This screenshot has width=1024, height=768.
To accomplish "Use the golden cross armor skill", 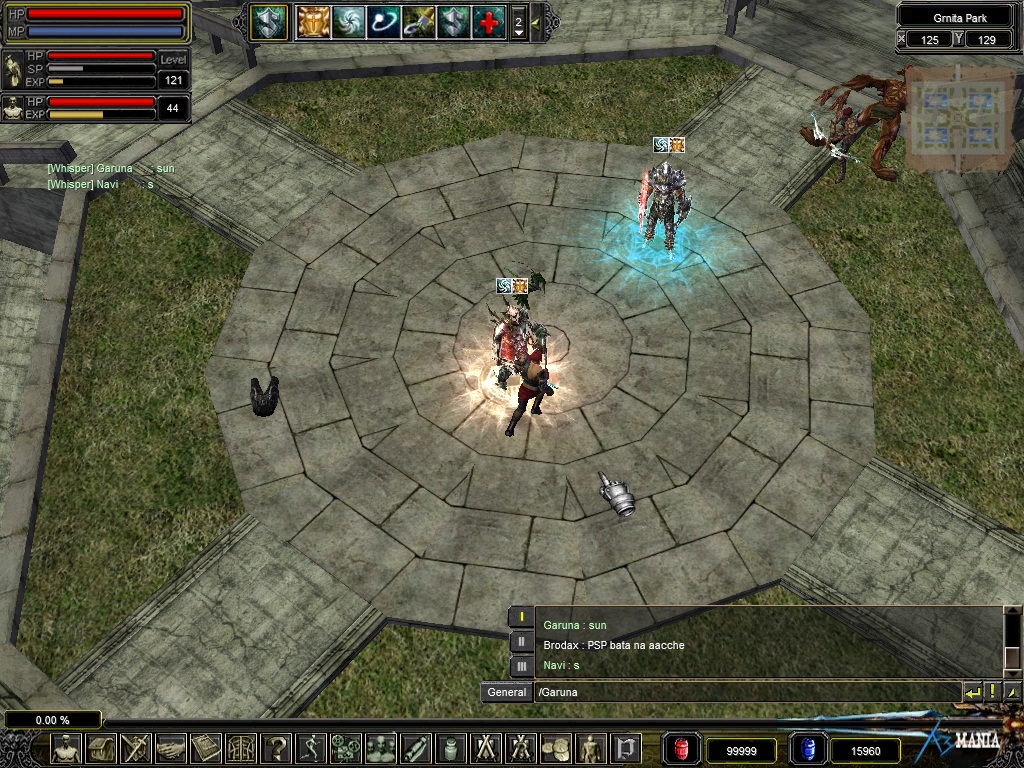I will [x=314, y=22].
